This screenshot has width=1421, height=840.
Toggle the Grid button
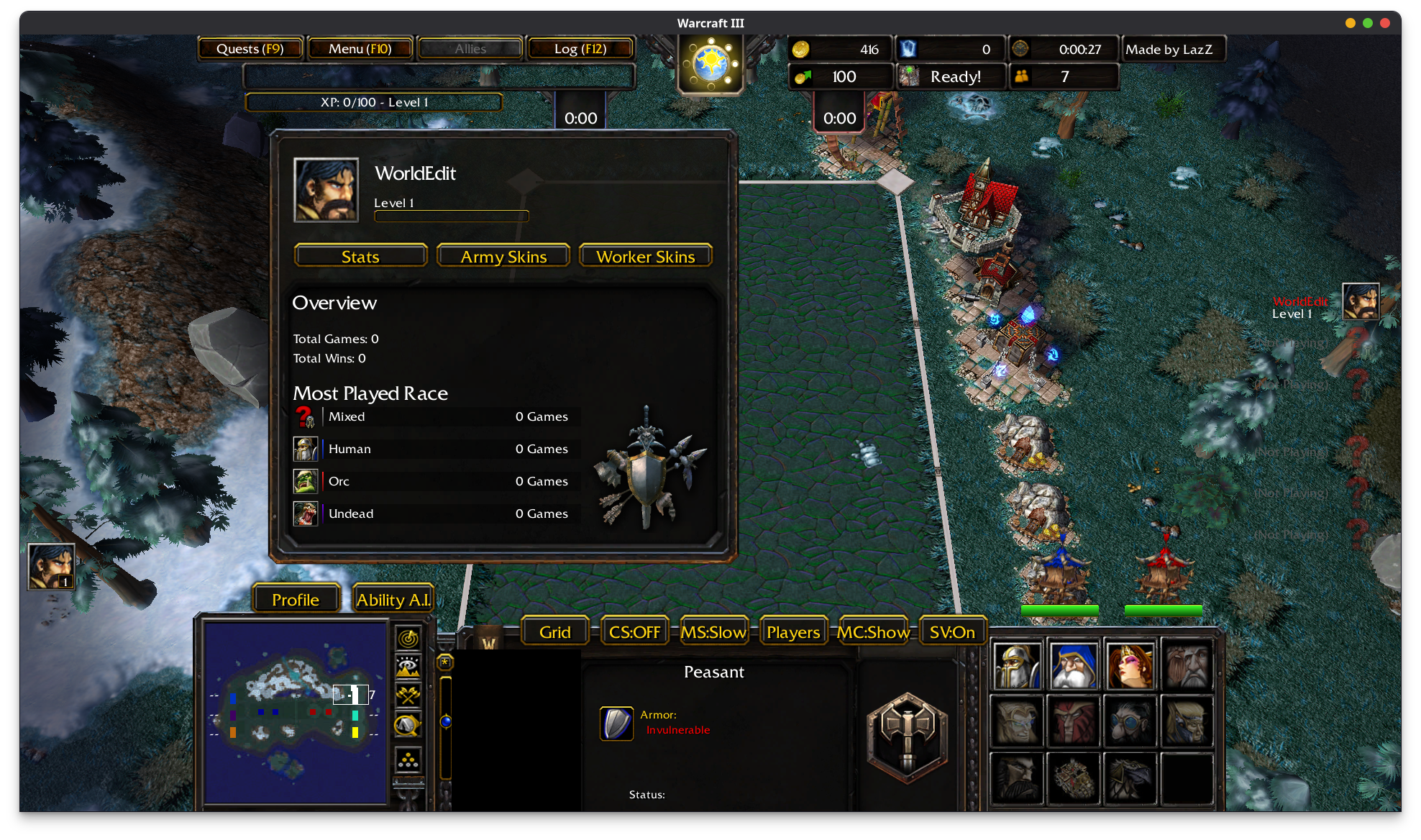point(555,632)
